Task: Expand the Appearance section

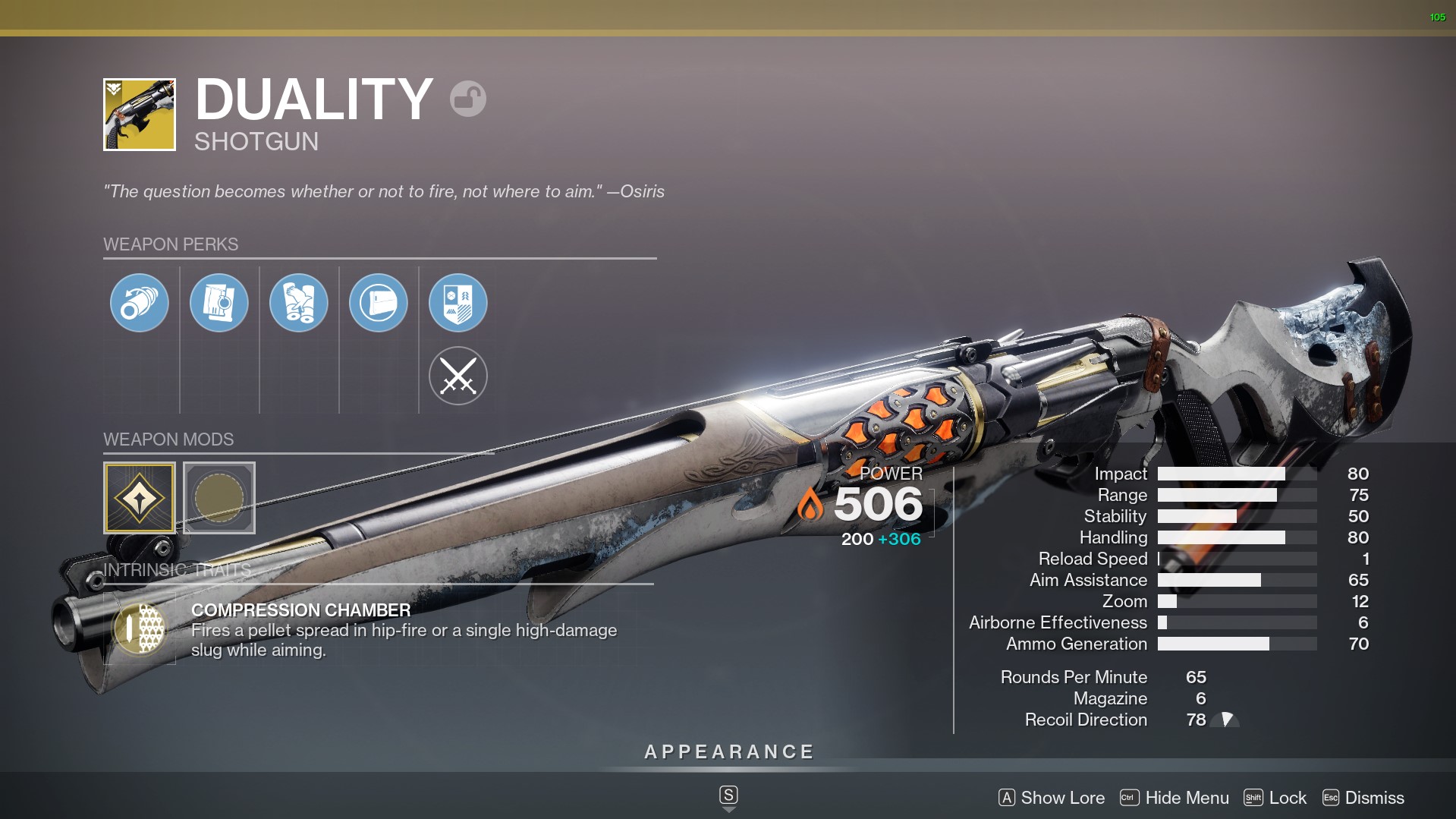Action: tap(728, 752)
